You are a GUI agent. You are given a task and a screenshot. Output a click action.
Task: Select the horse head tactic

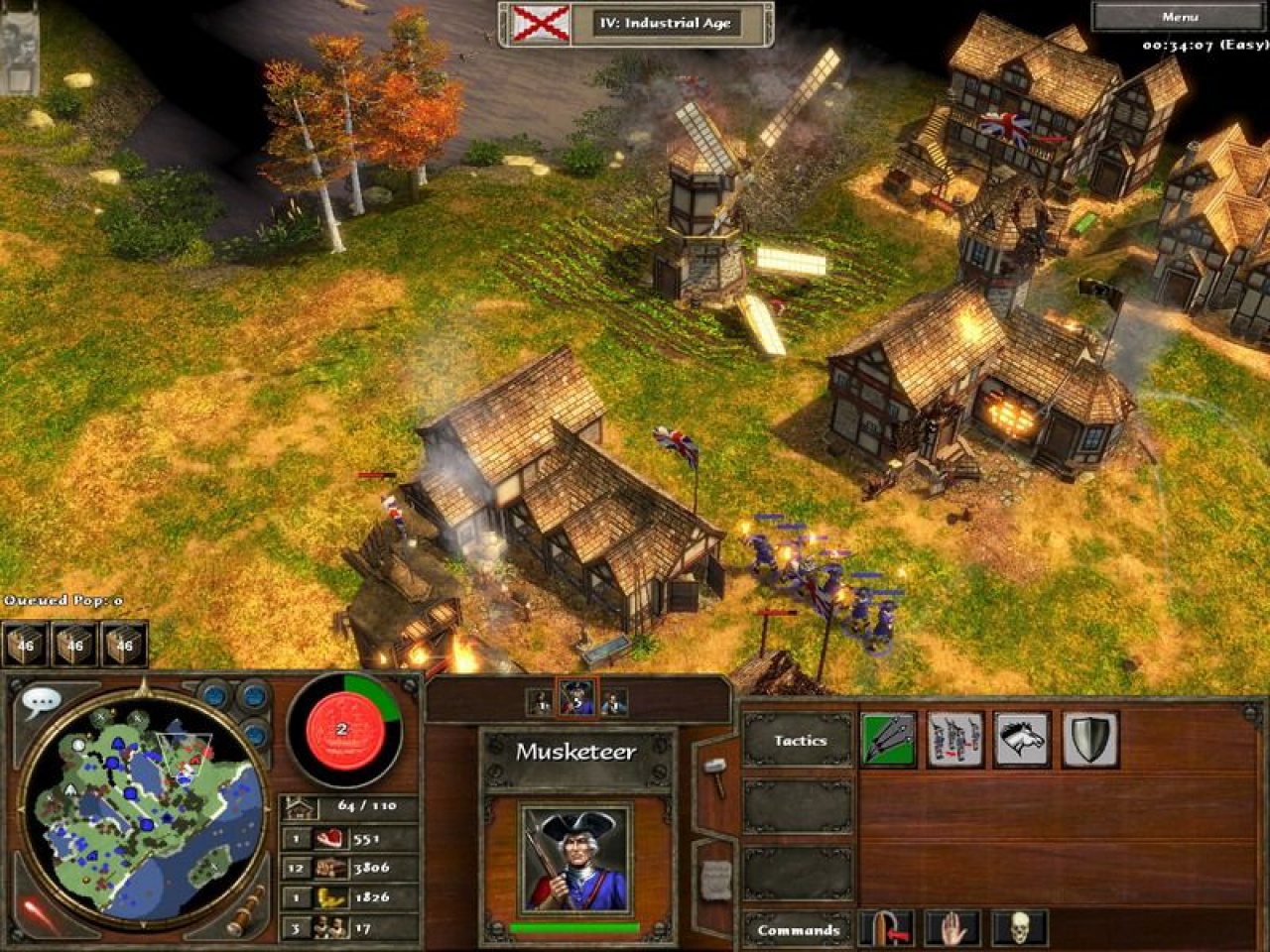click(x=1022, y=740)
